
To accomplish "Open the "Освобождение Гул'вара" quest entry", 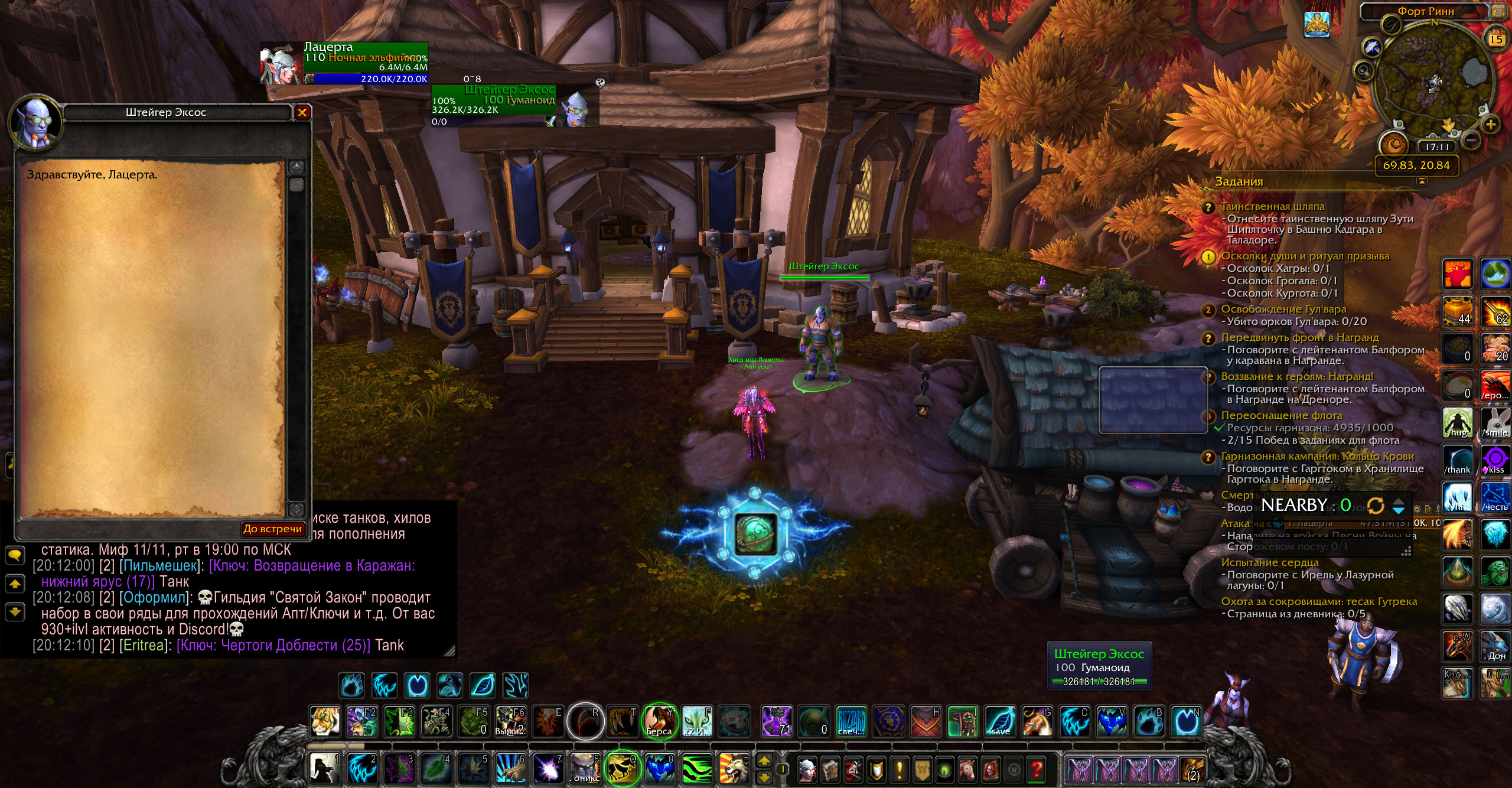I will pos(1283,309).
